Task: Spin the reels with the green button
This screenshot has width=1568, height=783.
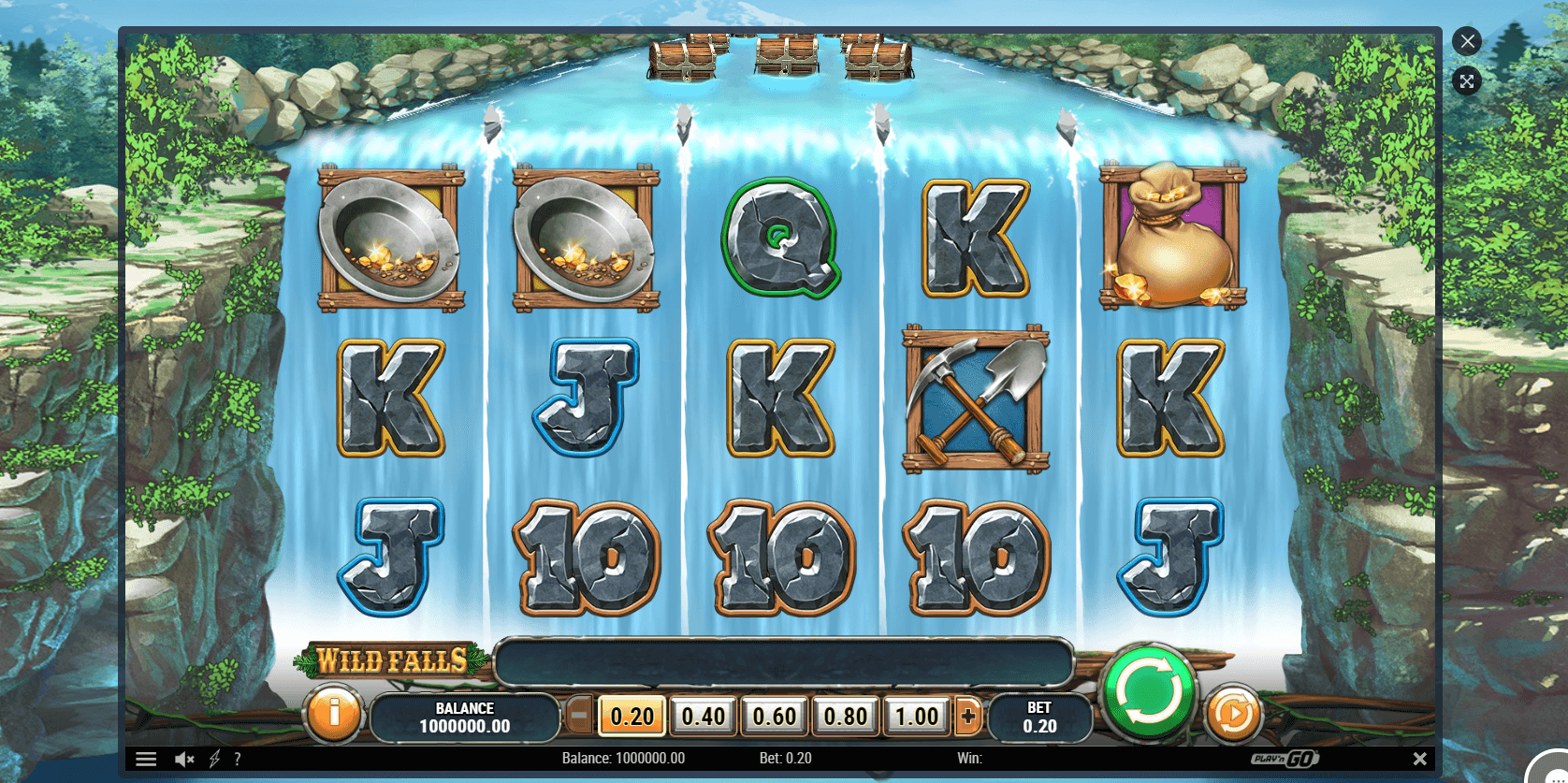Action: click(x=1148, y=694)
